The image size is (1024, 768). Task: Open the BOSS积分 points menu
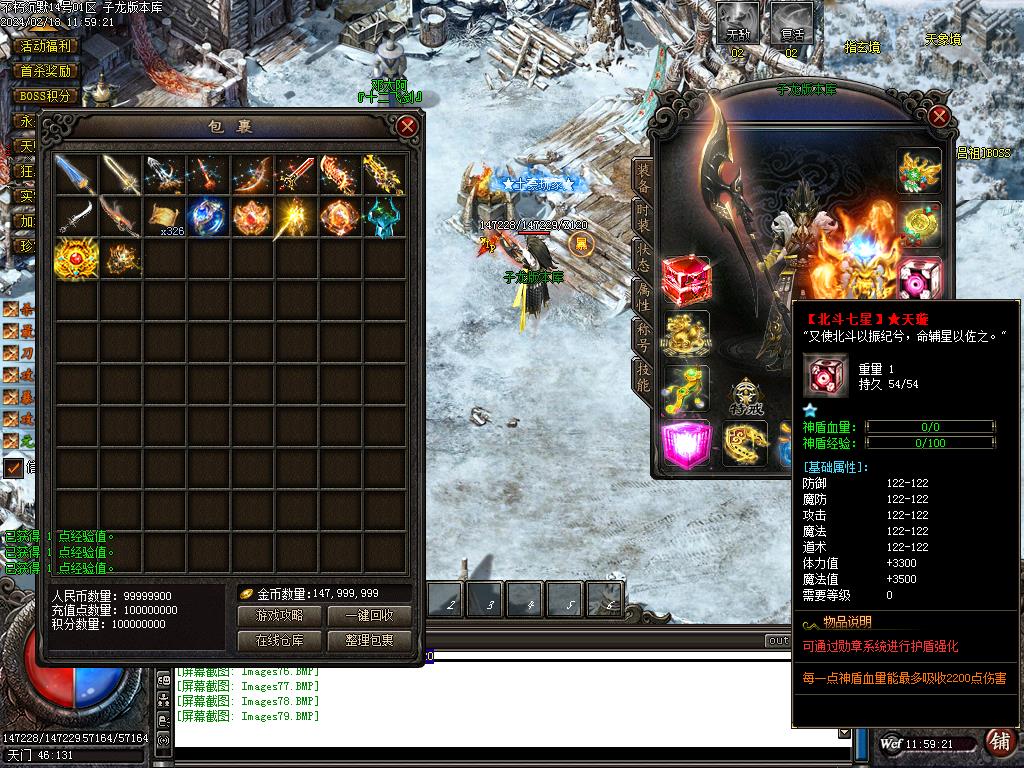[45, 96]
